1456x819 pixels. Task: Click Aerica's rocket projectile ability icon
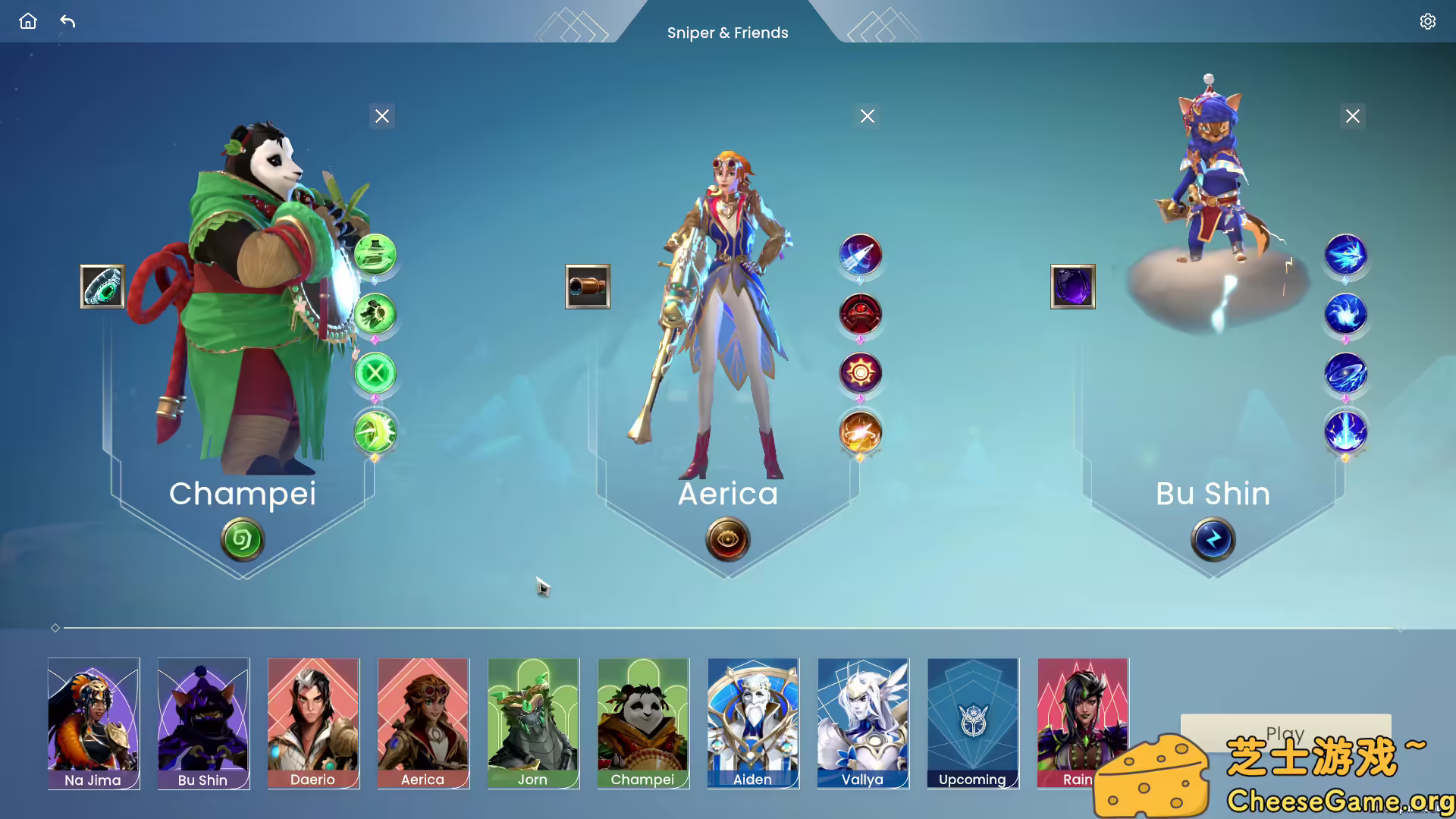tap(859, 256)
